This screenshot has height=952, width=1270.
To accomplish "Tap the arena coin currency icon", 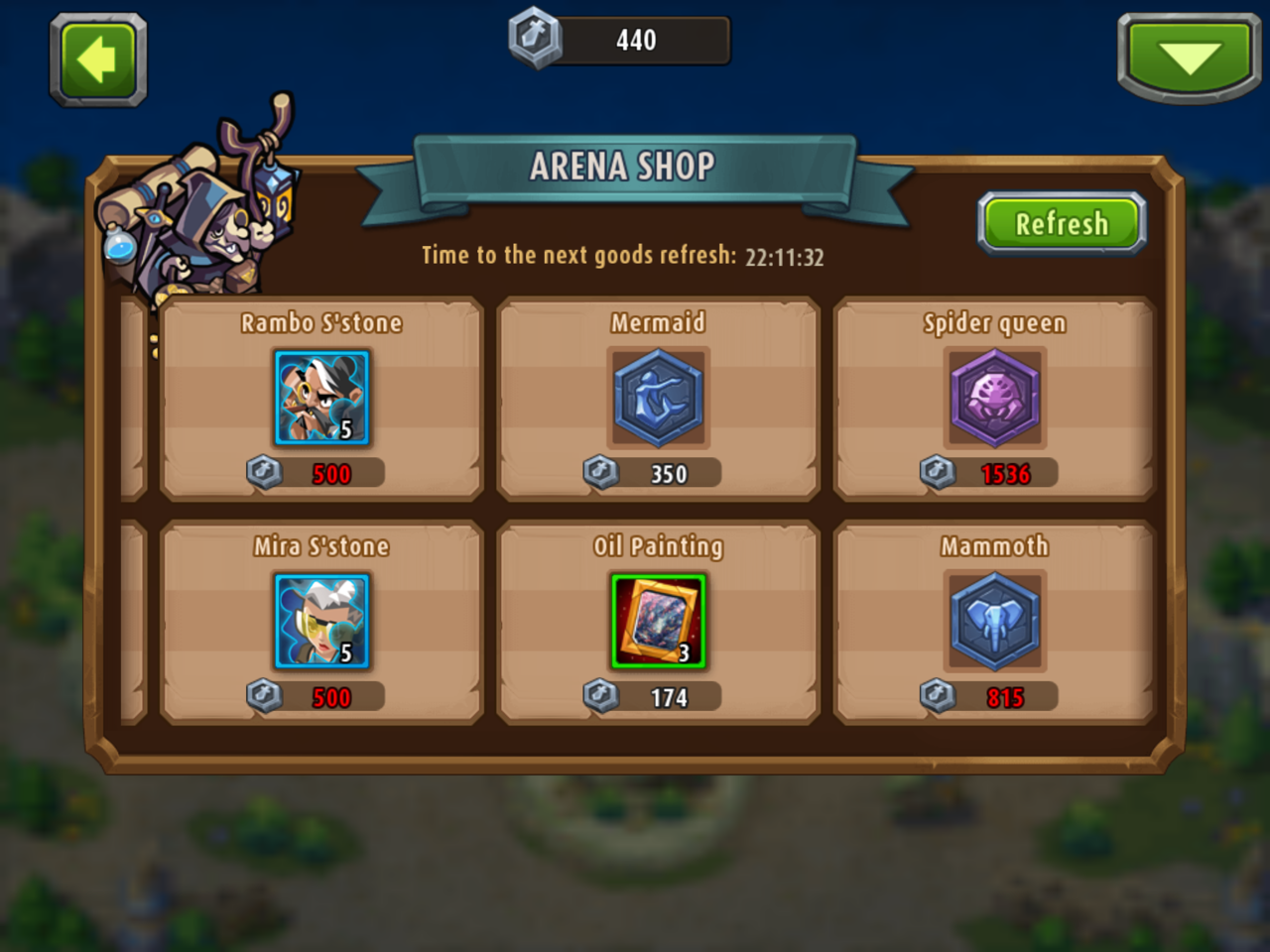I will coord(536,40).
